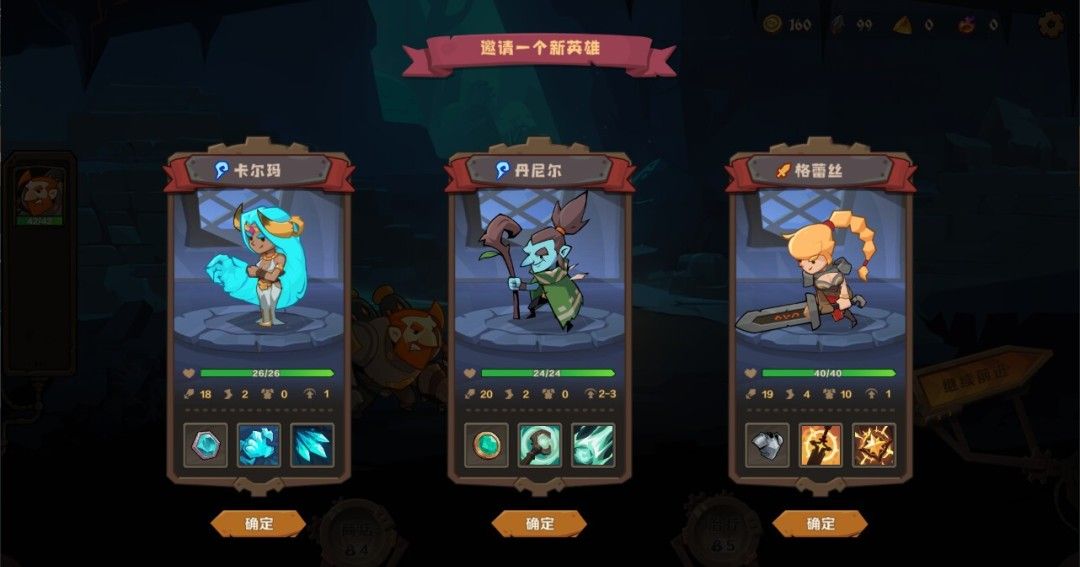1080x567 pixels.
Task: Select the 卡尔玛 hero card portrait
Action: point(258,265)
